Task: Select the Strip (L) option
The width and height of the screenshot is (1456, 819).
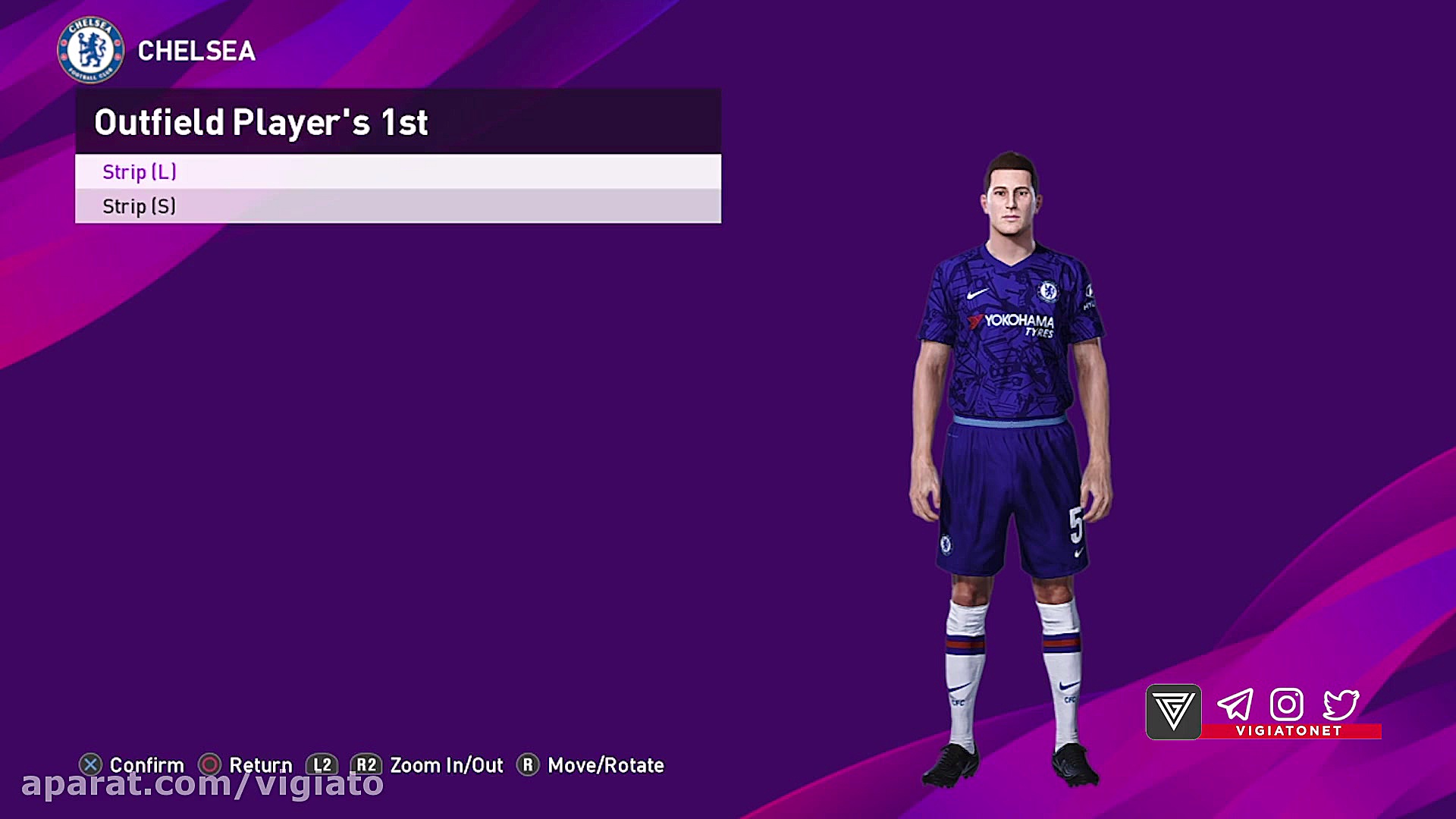Action: click(139, 172)
